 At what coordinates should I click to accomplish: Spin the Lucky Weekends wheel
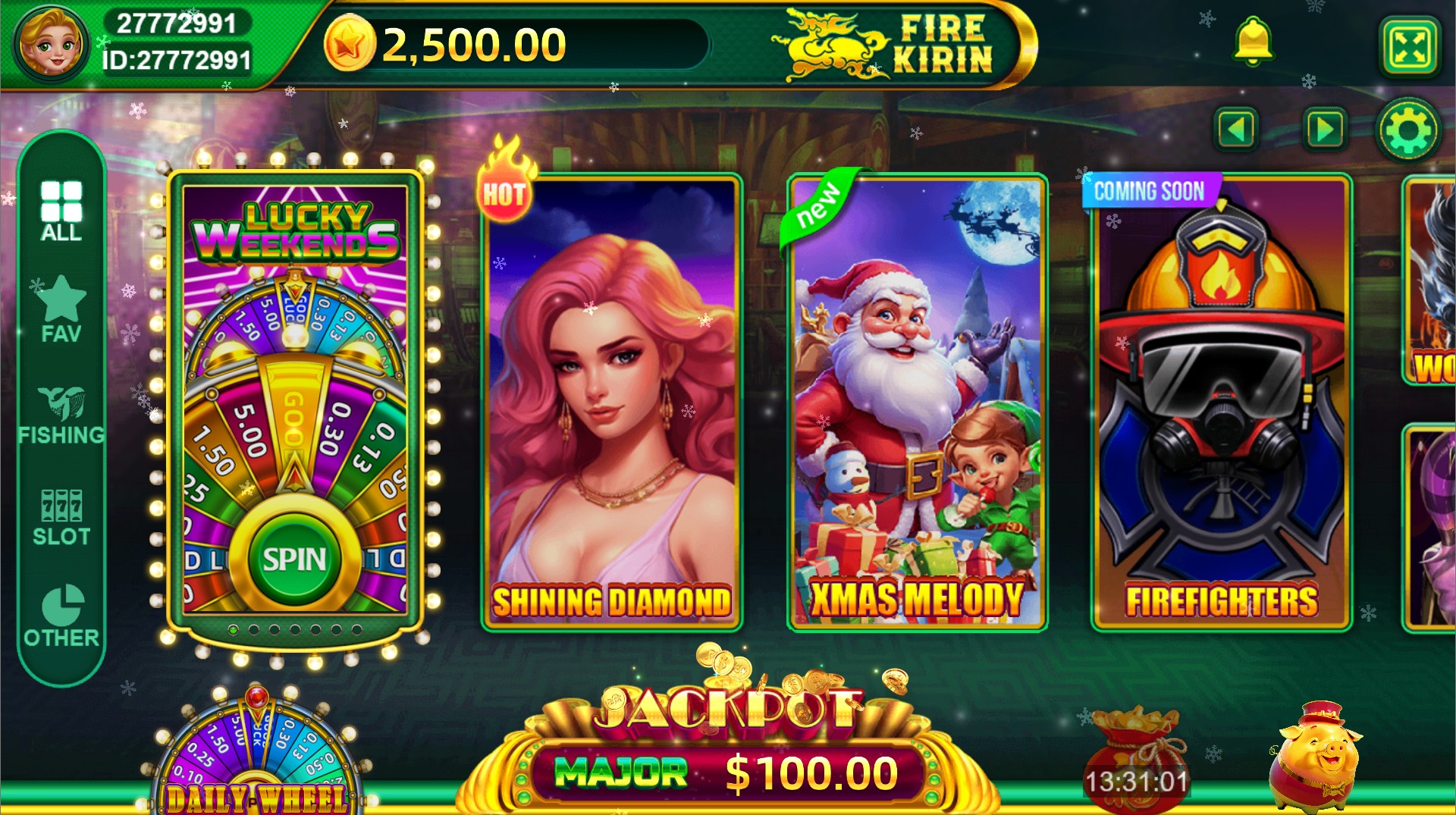[294, 560]
